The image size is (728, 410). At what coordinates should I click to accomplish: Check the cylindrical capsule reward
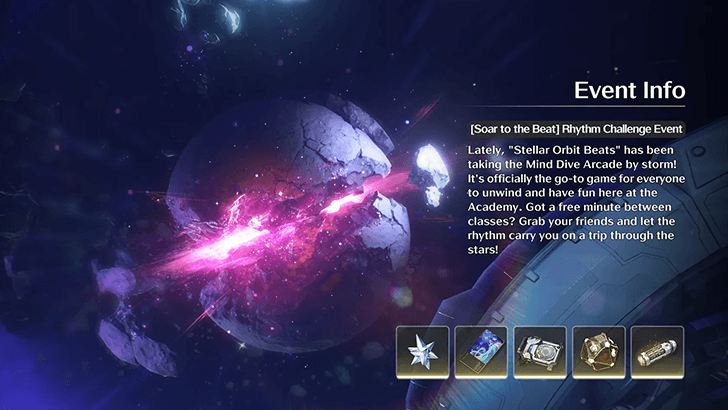coord(657,353)
